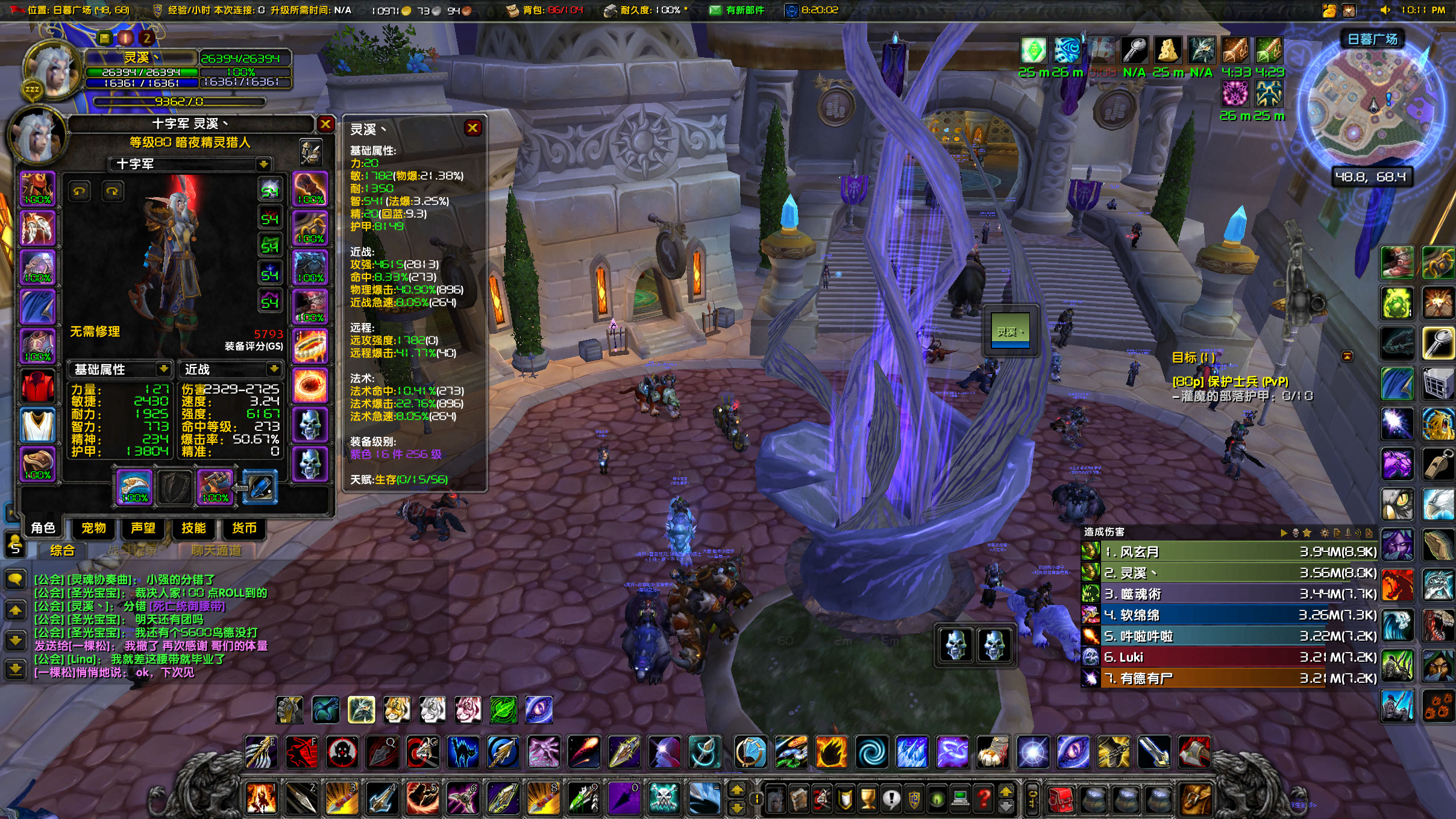This screenshot has height=819, width=1456.
Task: Expand the 基础属性 stats dropdown
Action: point(163,369)
